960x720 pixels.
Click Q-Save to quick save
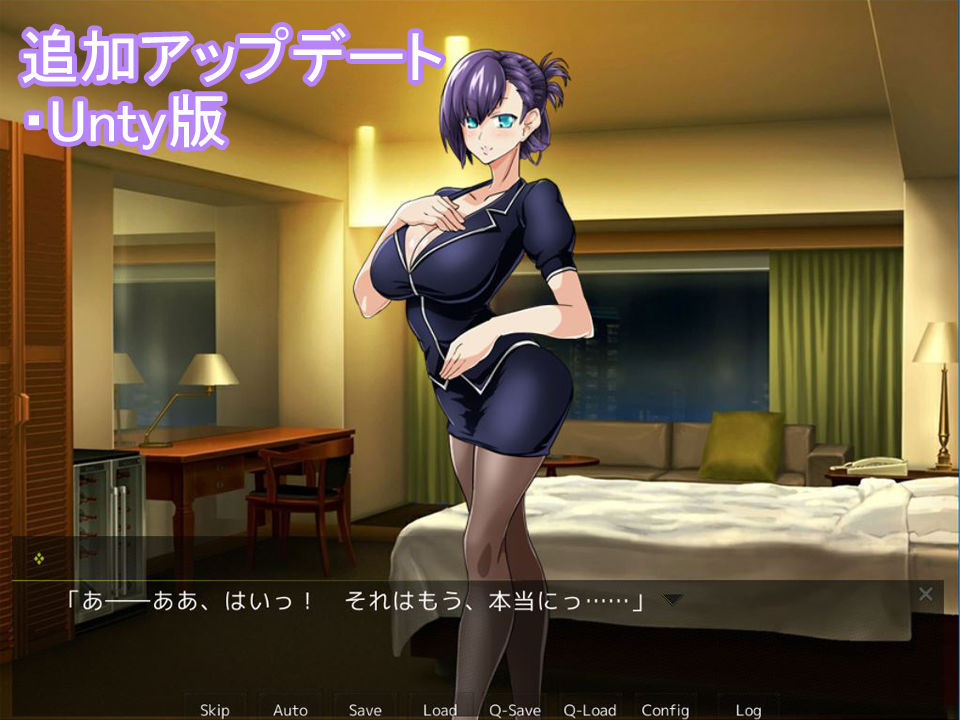tap(515, 709)
